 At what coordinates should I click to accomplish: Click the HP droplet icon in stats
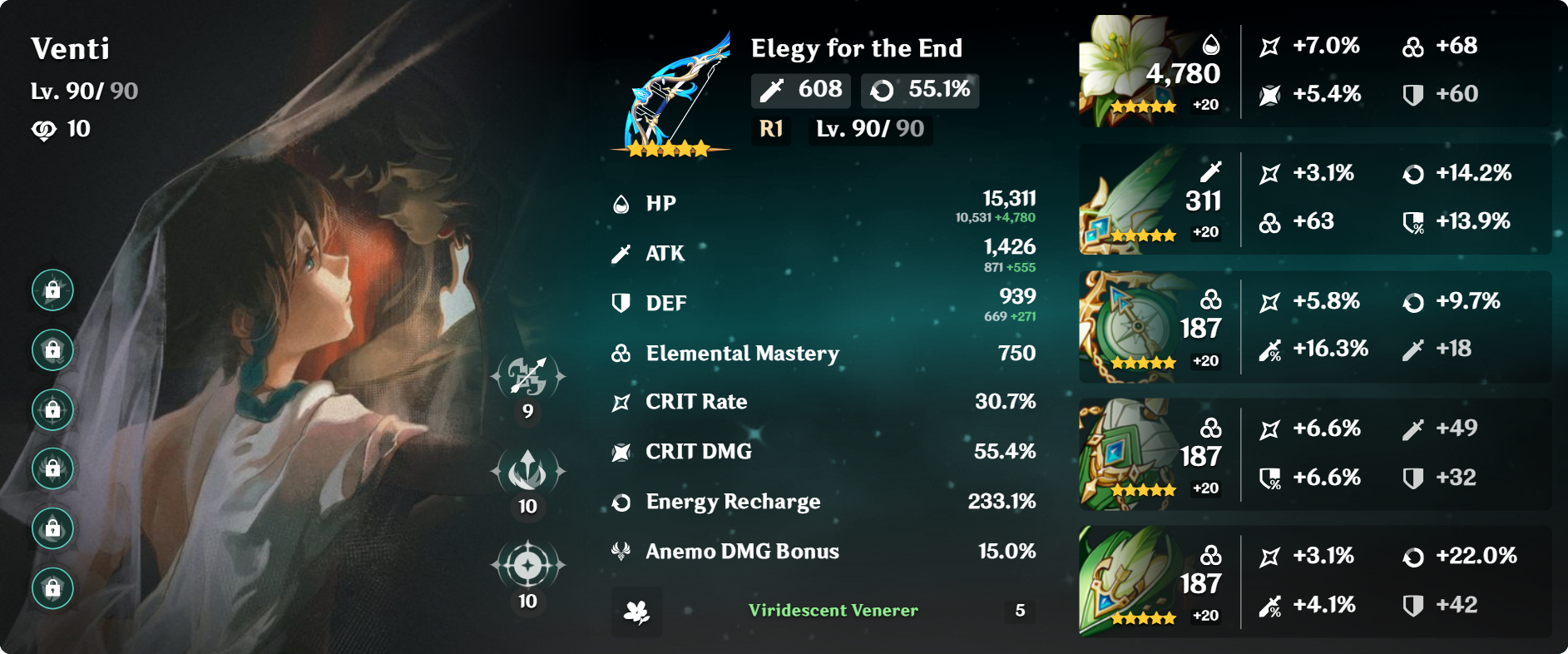pos(619,202)
